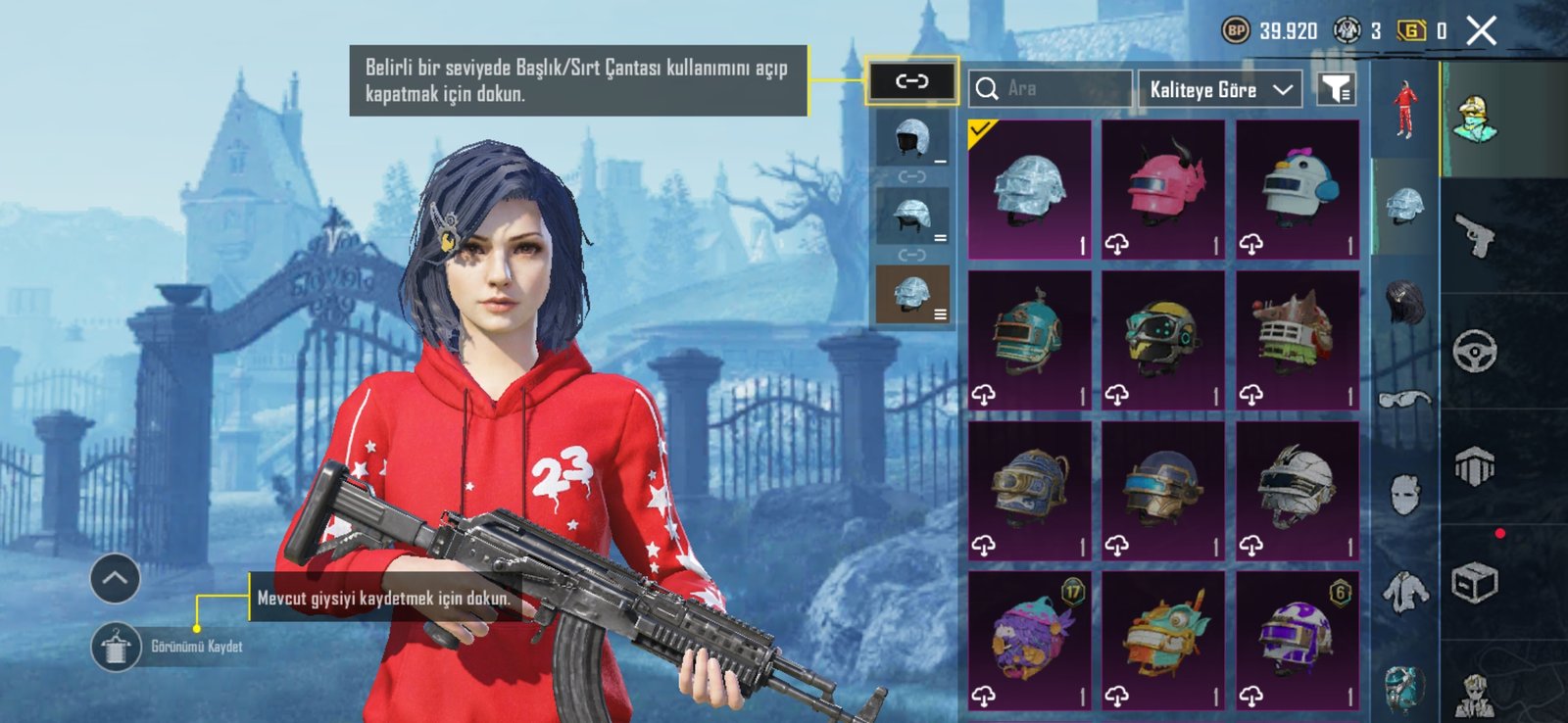Open the steering wheel vehicle tab
The image size is (1568, 723).
coord(1475,350)
